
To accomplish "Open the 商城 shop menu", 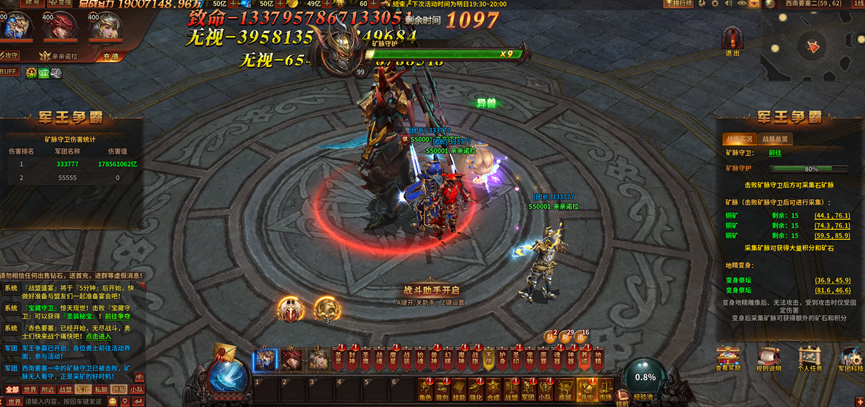I will pyautogui.click(x=563, y=389).
